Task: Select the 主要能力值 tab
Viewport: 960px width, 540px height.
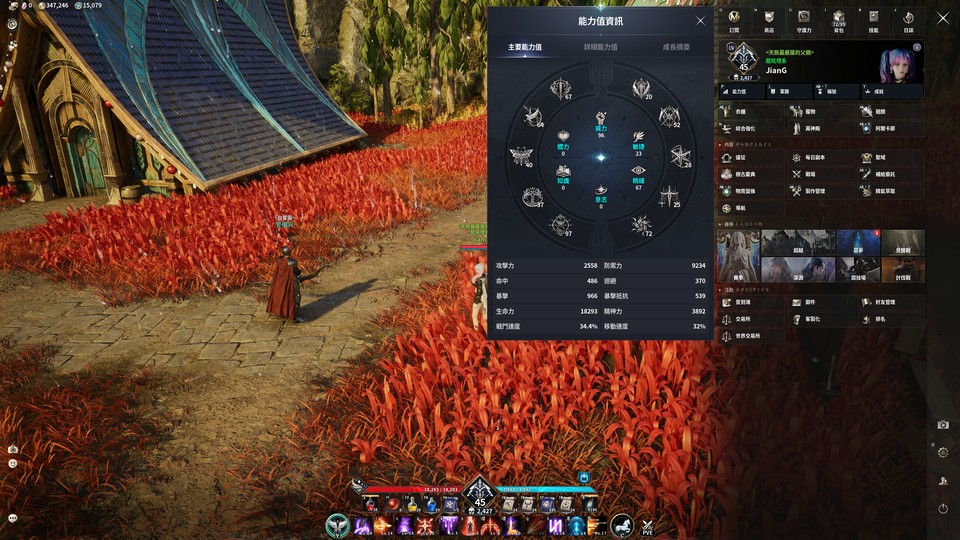Action: tap(525, 47)
